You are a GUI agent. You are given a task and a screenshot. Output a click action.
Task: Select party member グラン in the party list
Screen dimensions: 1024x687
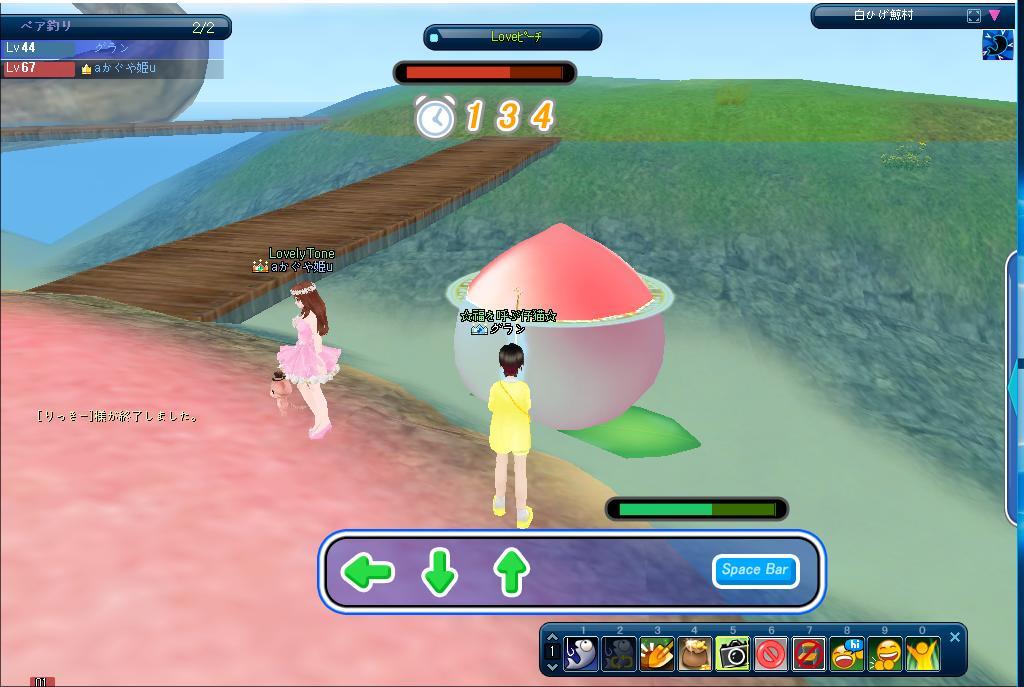point(110,48)
